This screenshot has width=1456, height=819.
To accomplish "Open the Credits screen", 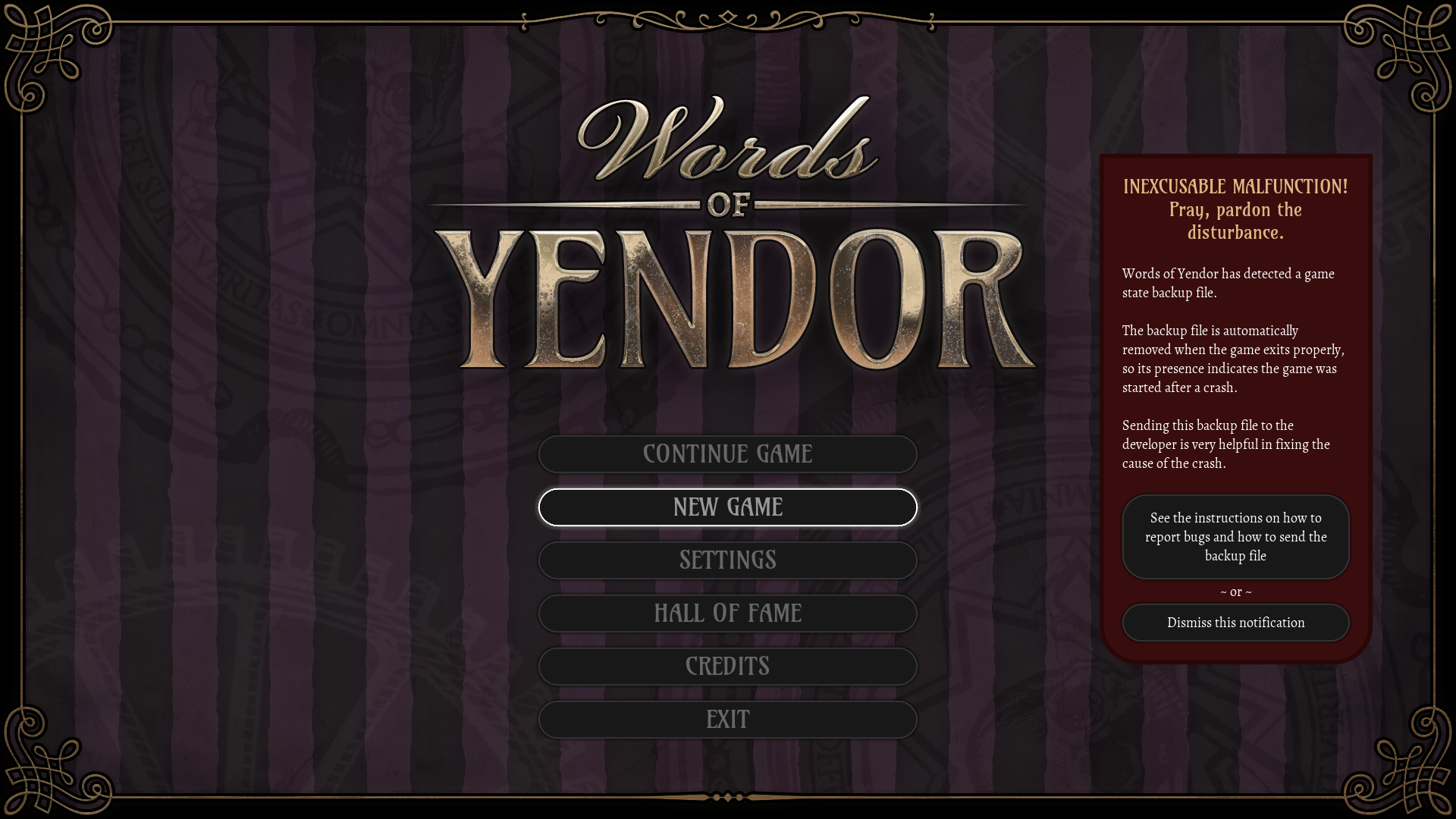I will [727, 666].
